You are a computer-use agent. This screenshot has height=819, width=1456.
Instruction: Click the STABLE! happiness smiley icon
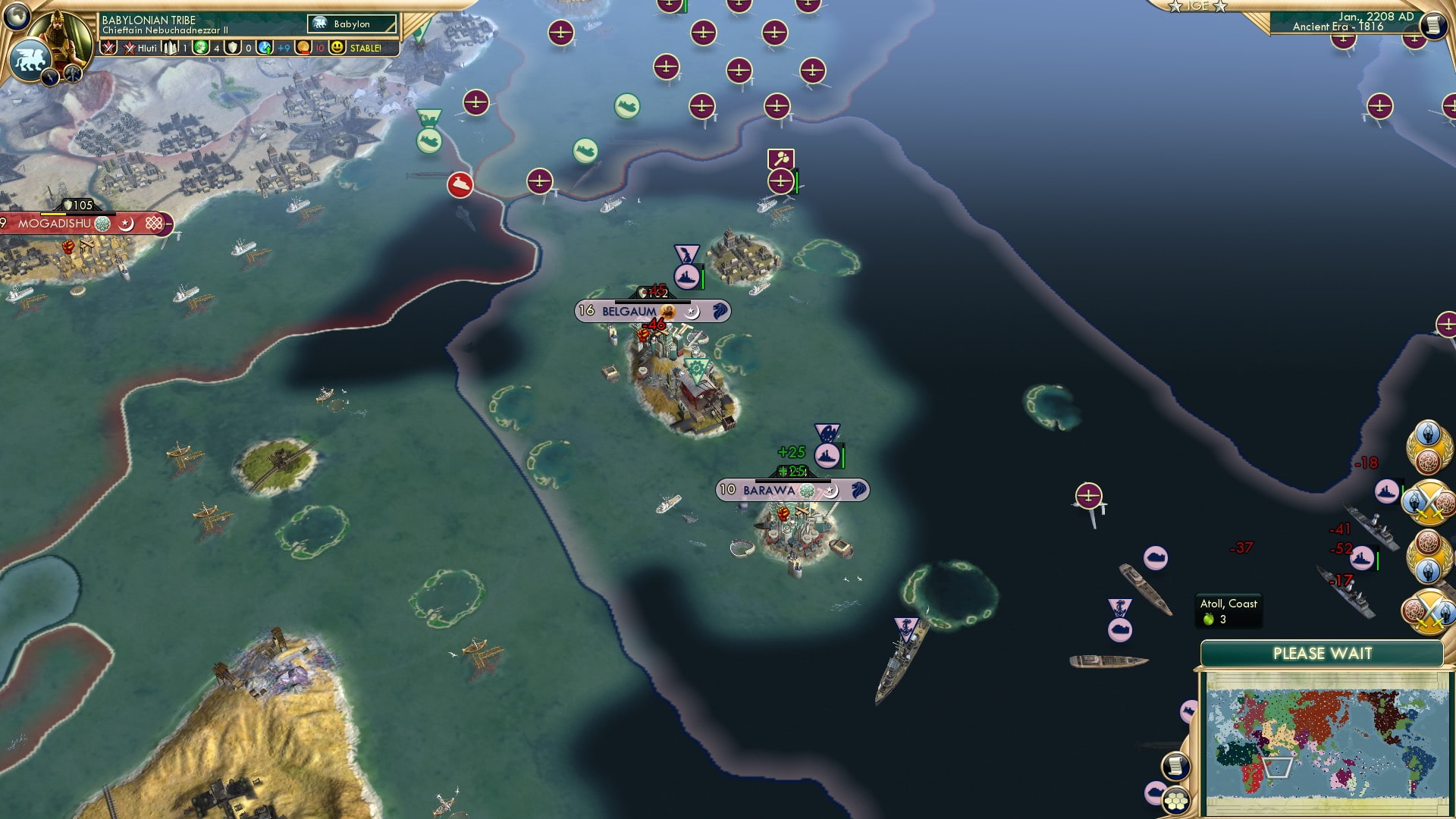pyautogui.click(x=337, y=48)
